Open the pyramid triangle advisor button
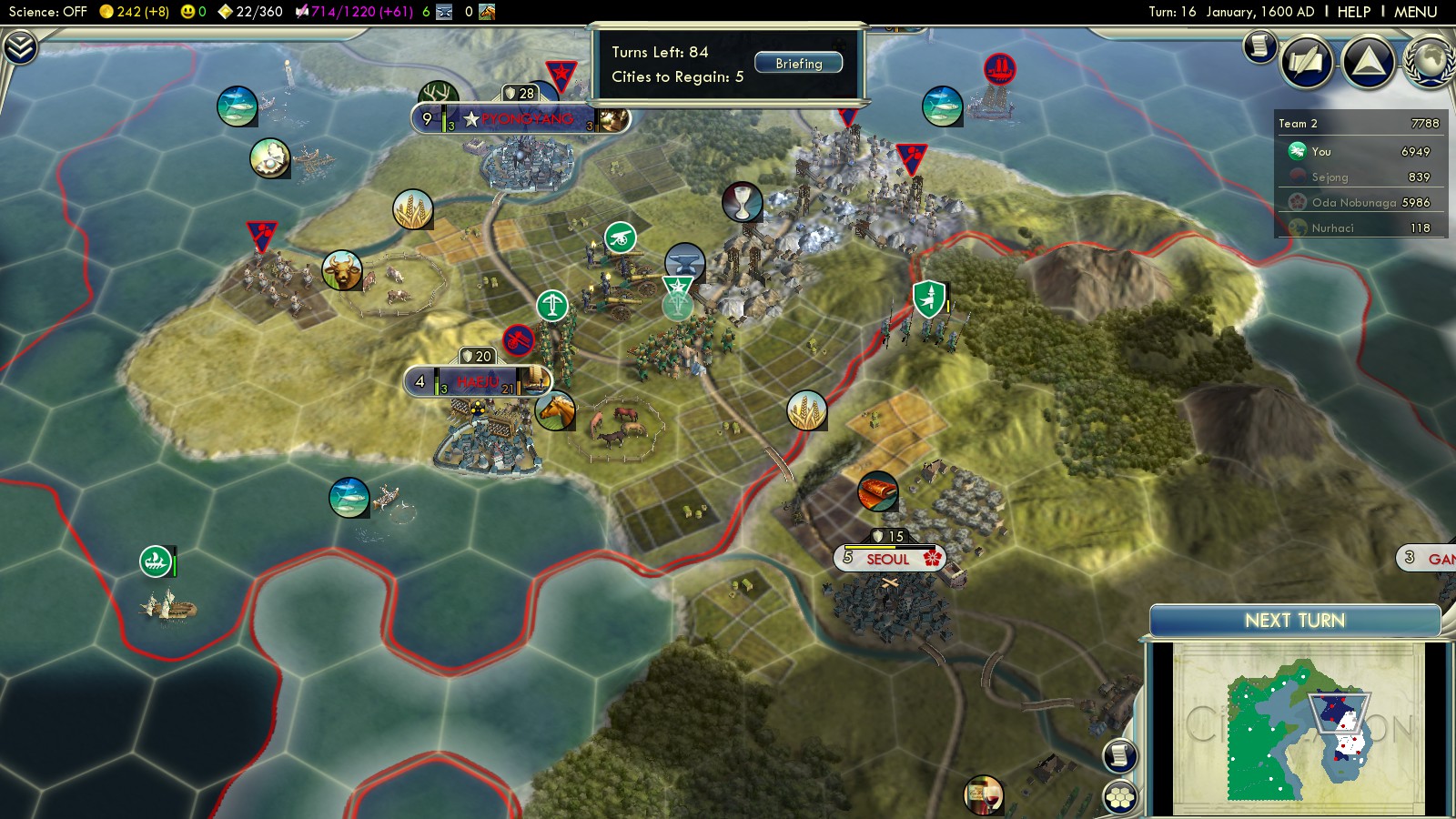The image size is (1456, 819). pos(1368,62)
